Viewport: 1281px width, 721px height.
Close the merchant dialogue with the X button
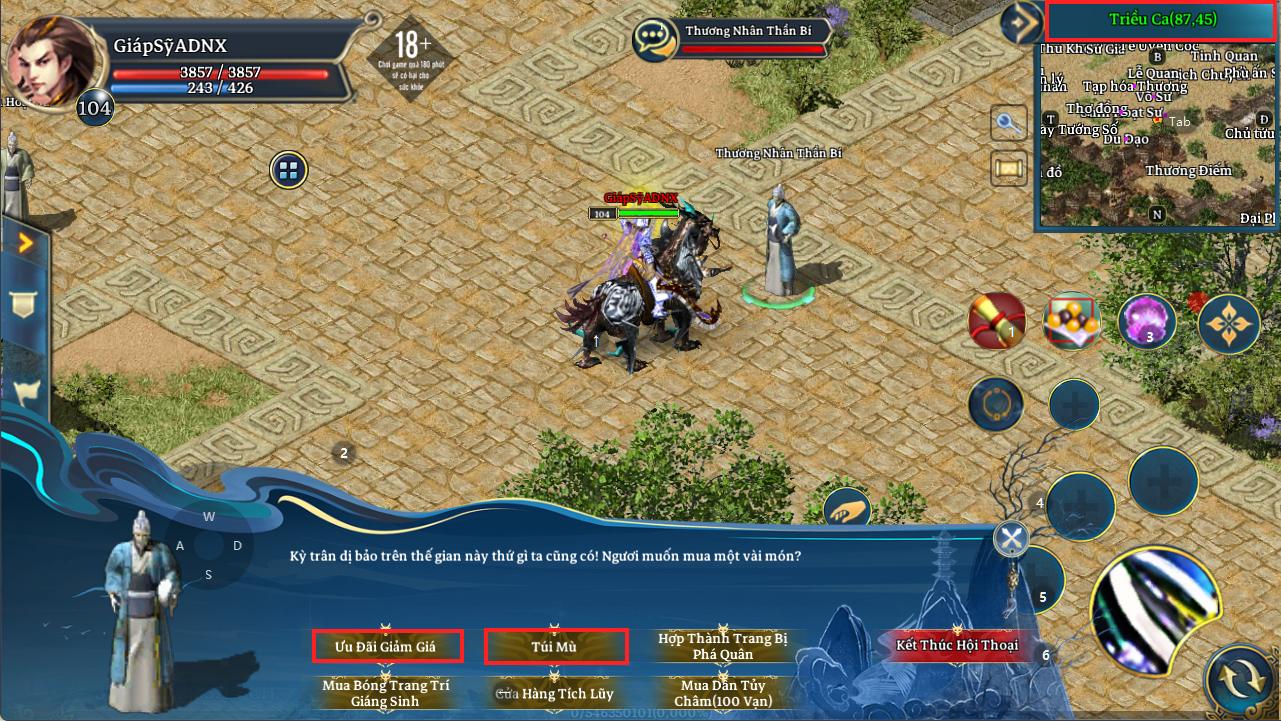tap(1012, 540)
